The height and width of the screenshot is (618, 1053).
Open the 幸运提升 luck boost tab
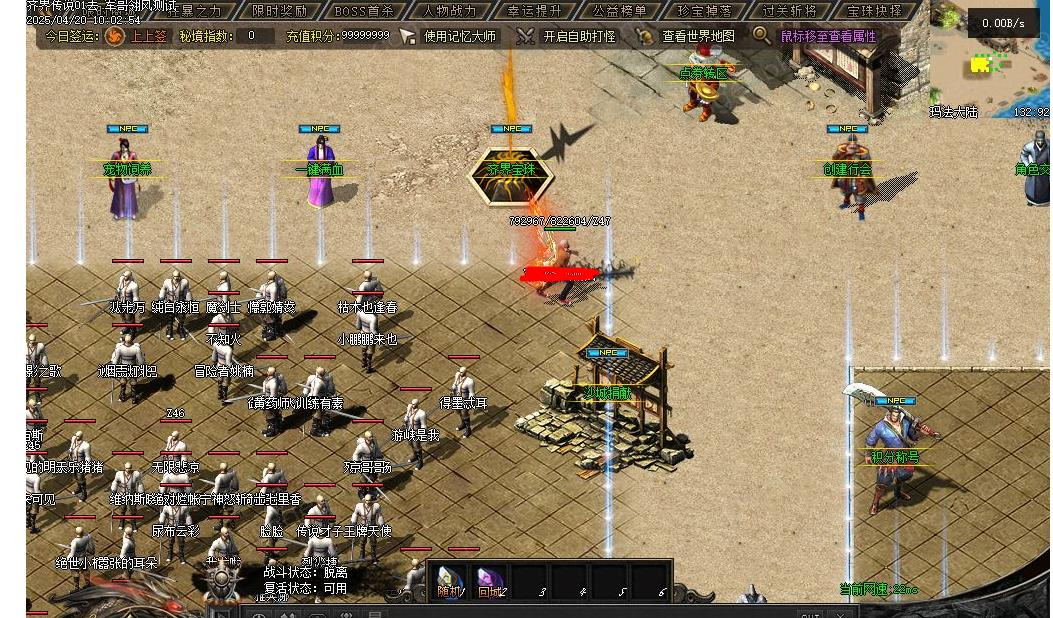pyautogui.click(x=535, y=11)
